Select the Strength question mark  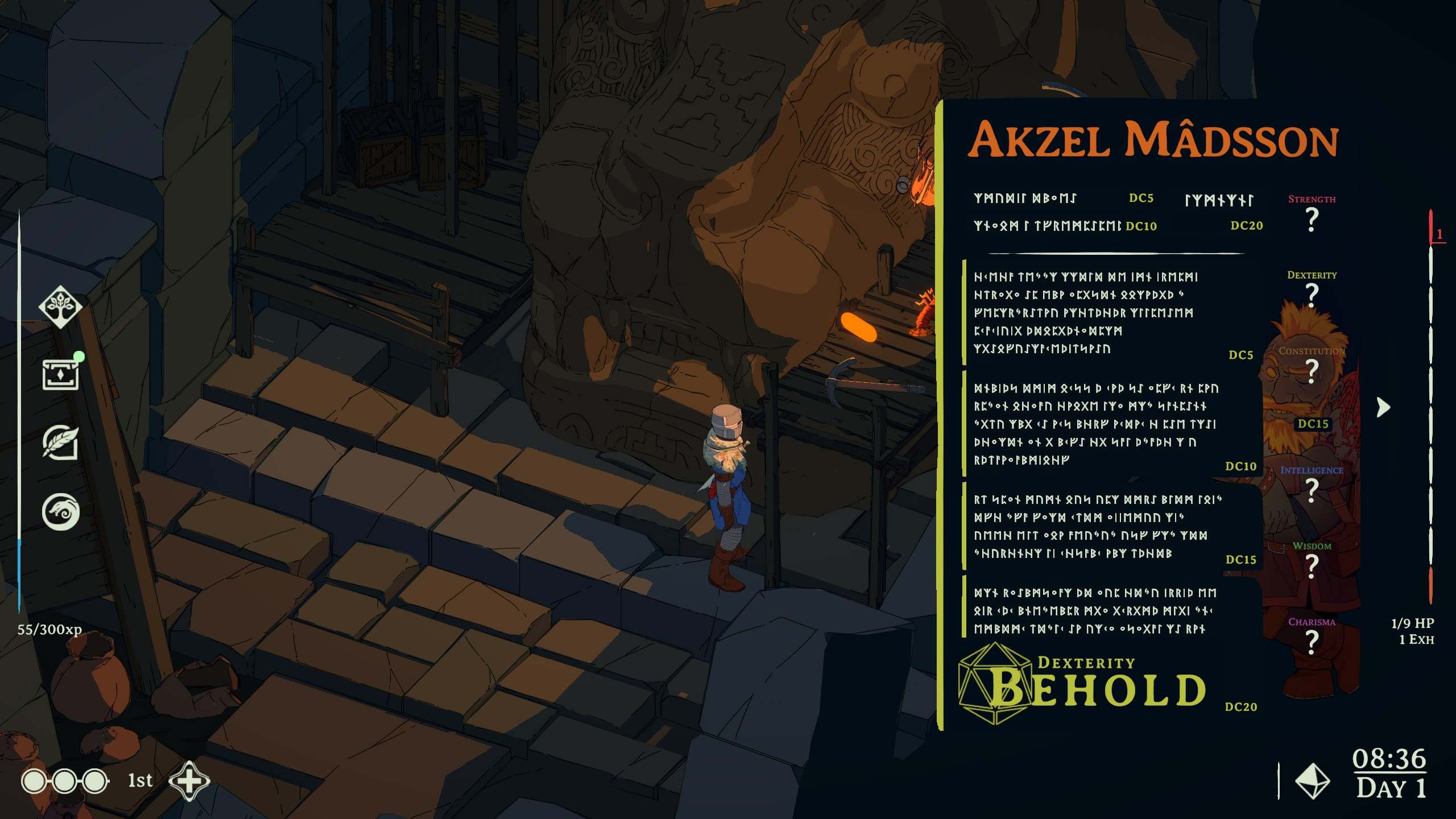click(1312, 219)
